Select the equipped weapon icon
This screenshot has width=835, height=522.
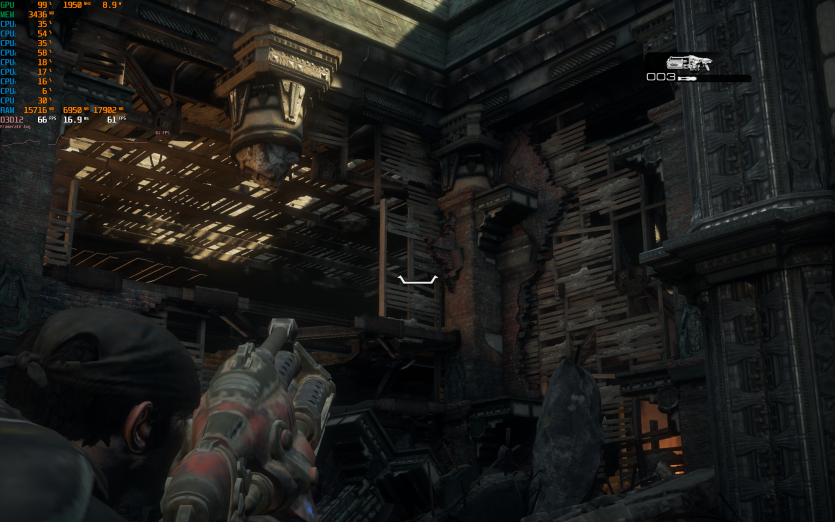click(x=690, y=61)
